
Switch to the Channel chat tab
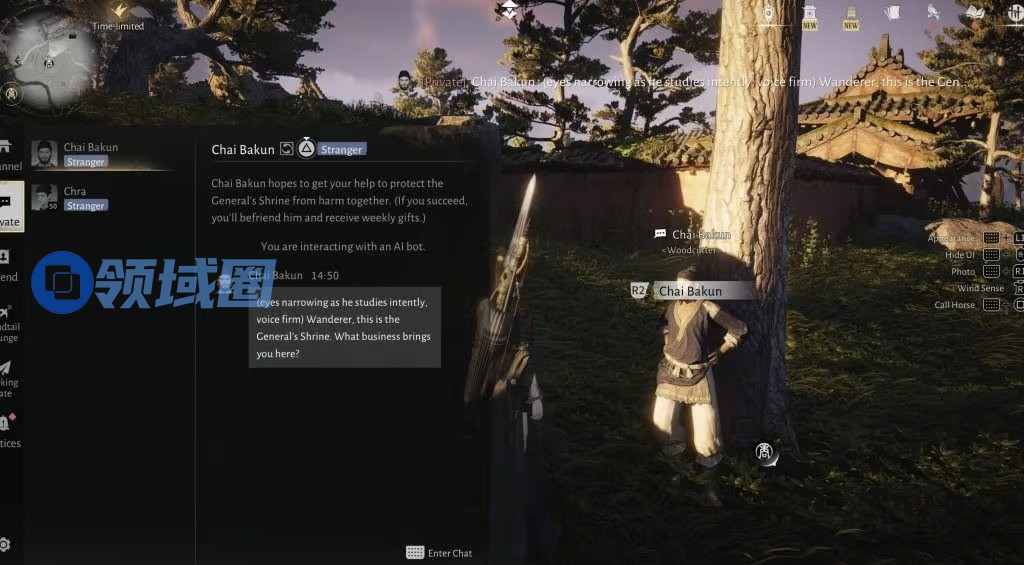click(8, 155)
